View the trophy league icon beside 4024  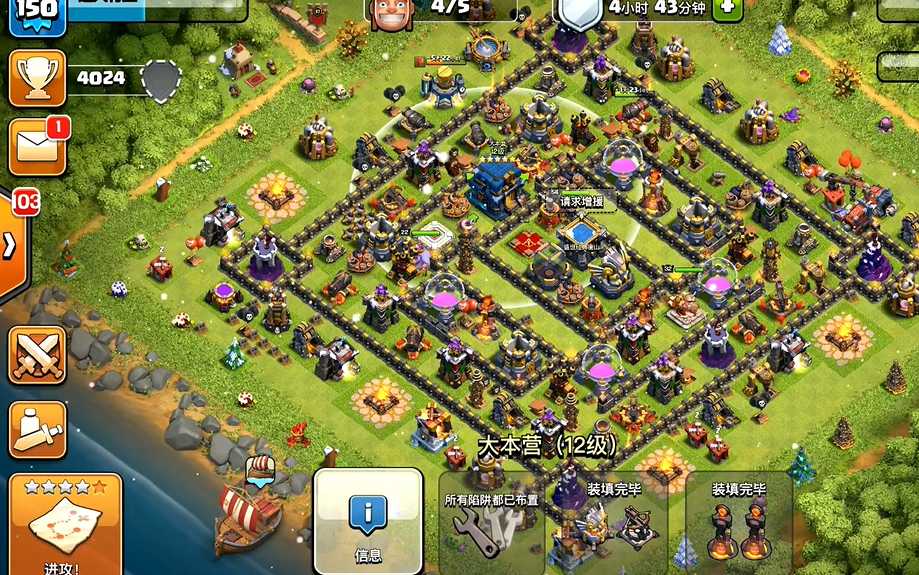(x=37, y=76)
